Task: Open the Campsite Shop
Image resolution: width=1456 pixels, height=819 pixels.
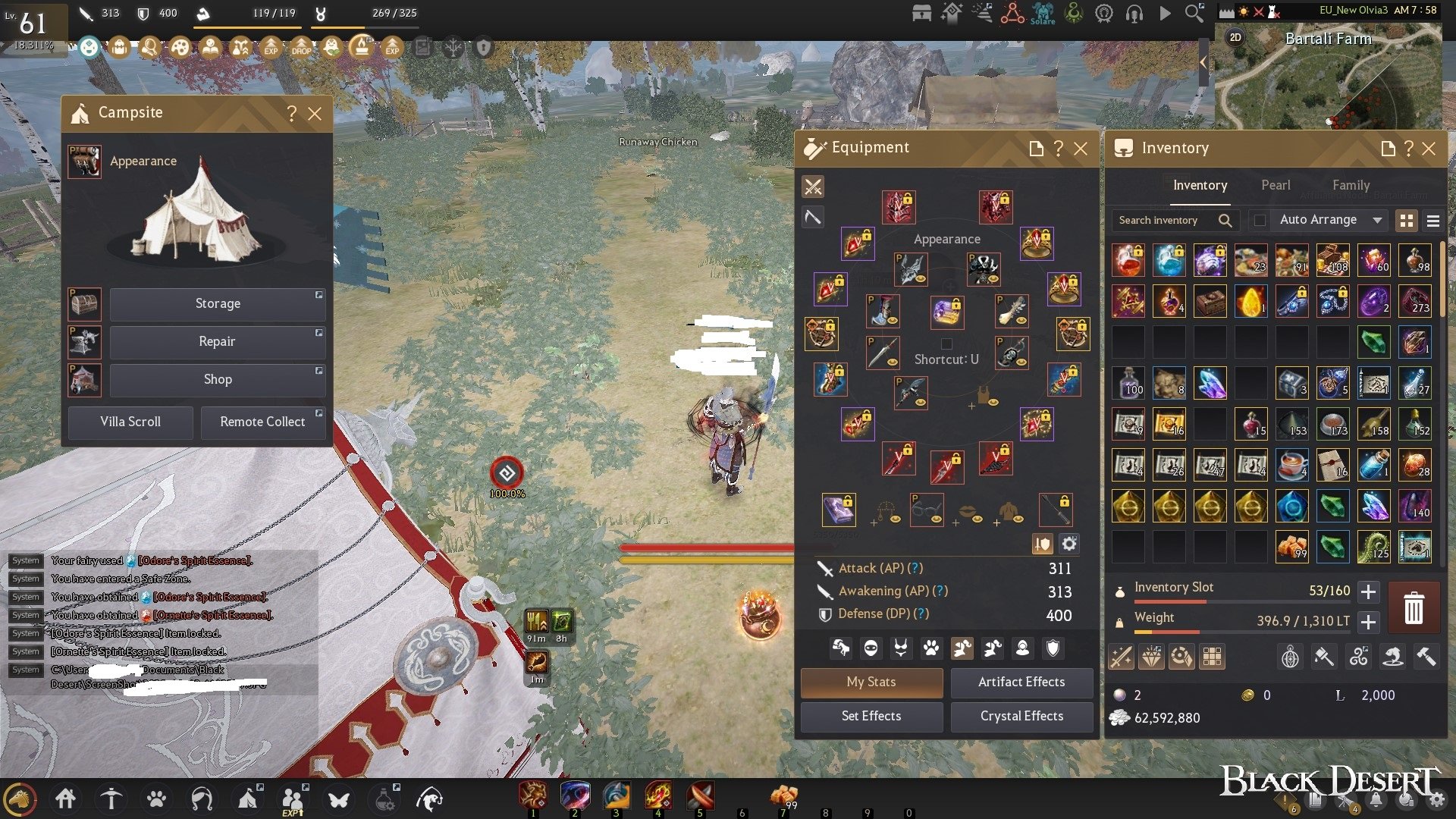Action: coord(218,379)
